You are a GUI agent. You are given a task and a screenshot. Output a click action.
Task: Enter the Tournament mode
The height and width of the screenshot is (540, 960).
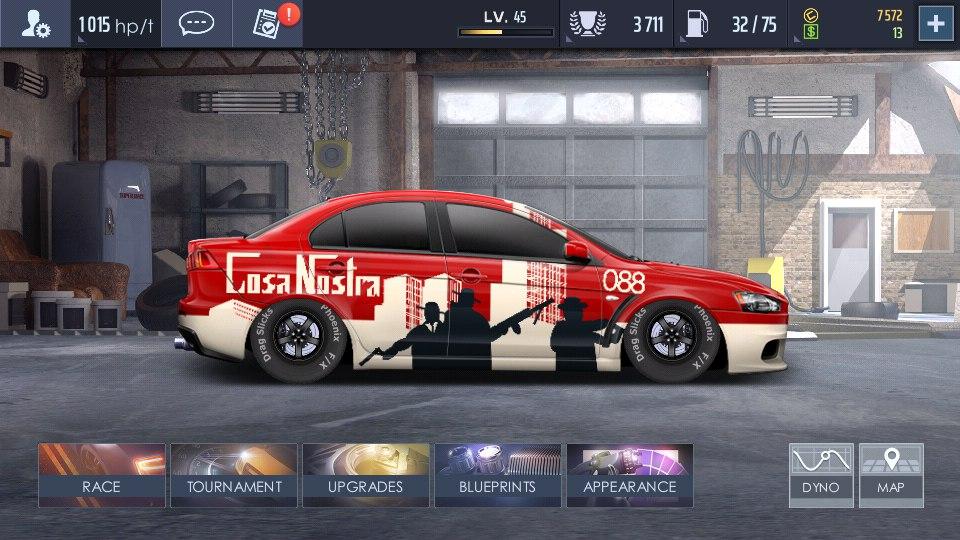point(234,475)
